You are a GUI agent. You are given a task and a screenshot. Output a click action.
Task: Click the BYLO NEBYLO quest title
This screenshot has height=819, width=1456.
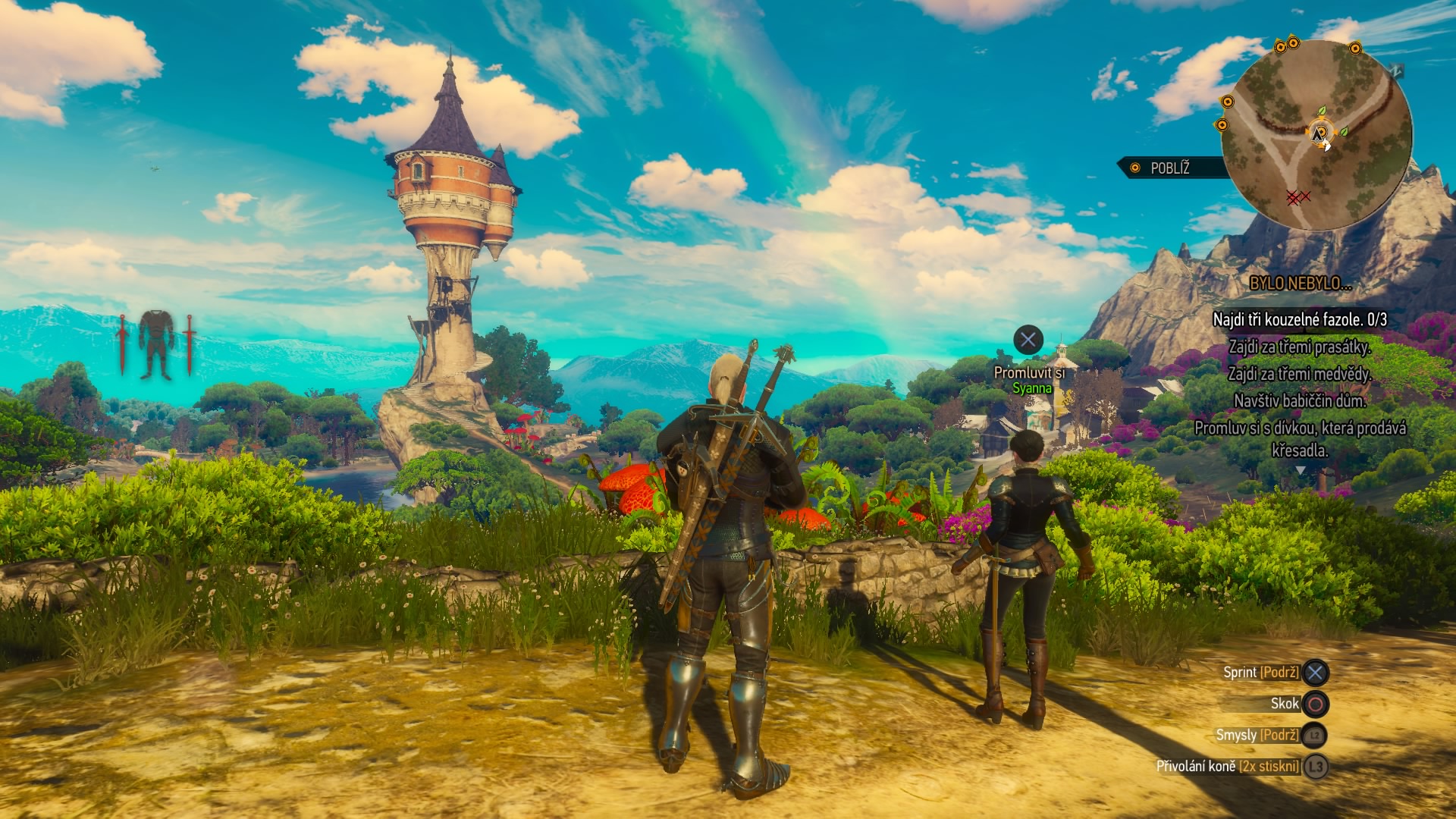[1300, 284]
